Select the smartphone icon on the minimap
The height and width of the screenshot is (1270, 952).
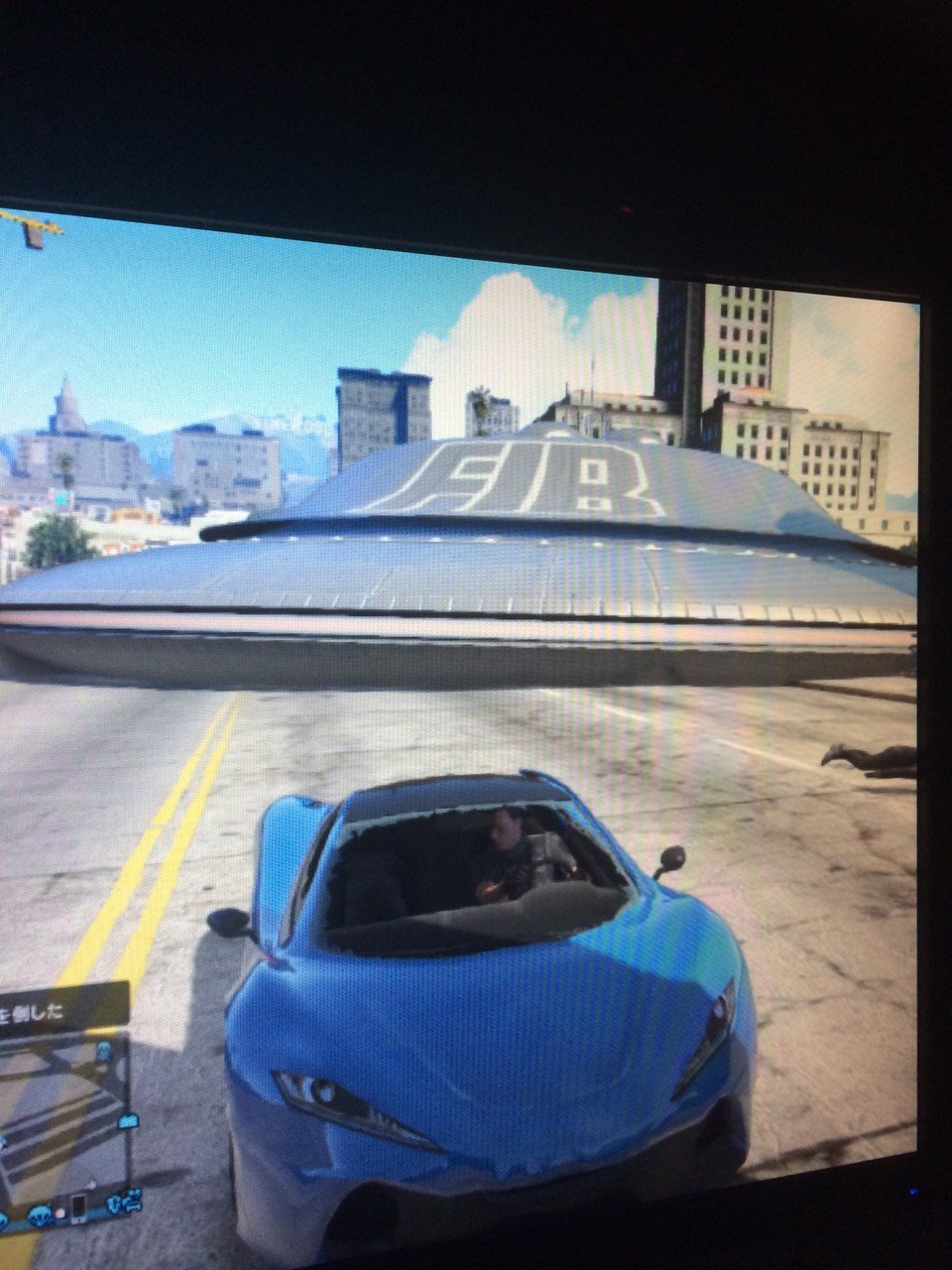(77, 1207)
